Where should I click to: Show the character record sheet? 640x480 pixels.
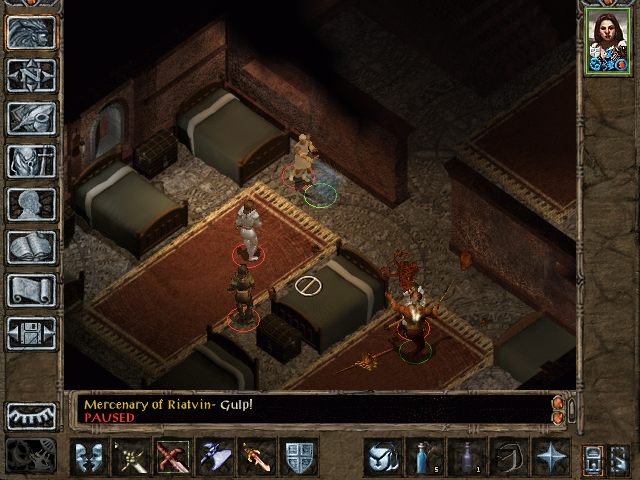pyautogui.click(x=32, y=204)
